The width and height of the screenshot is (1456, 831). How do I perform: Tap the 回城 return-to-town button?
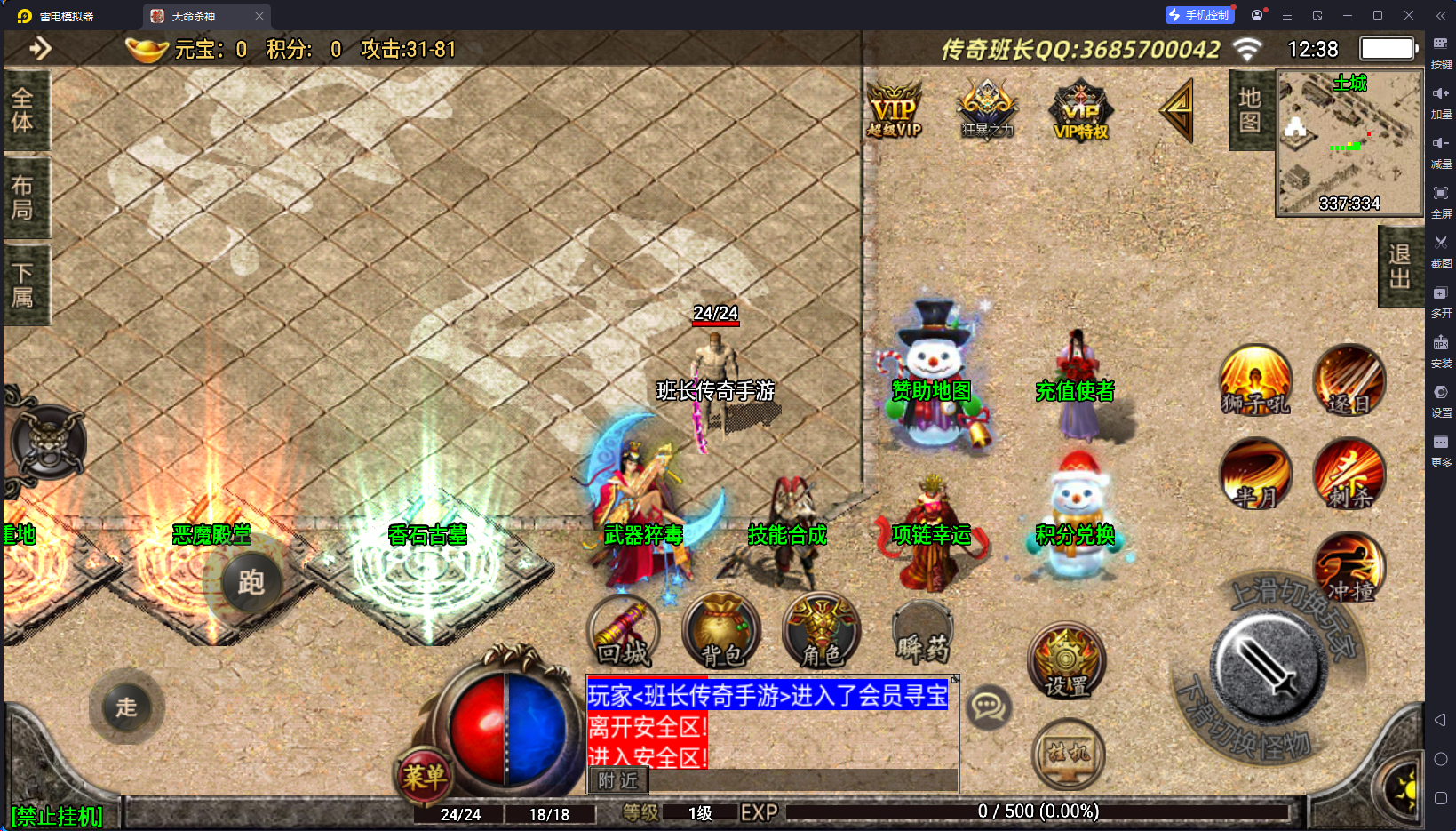tap(624, 632)
